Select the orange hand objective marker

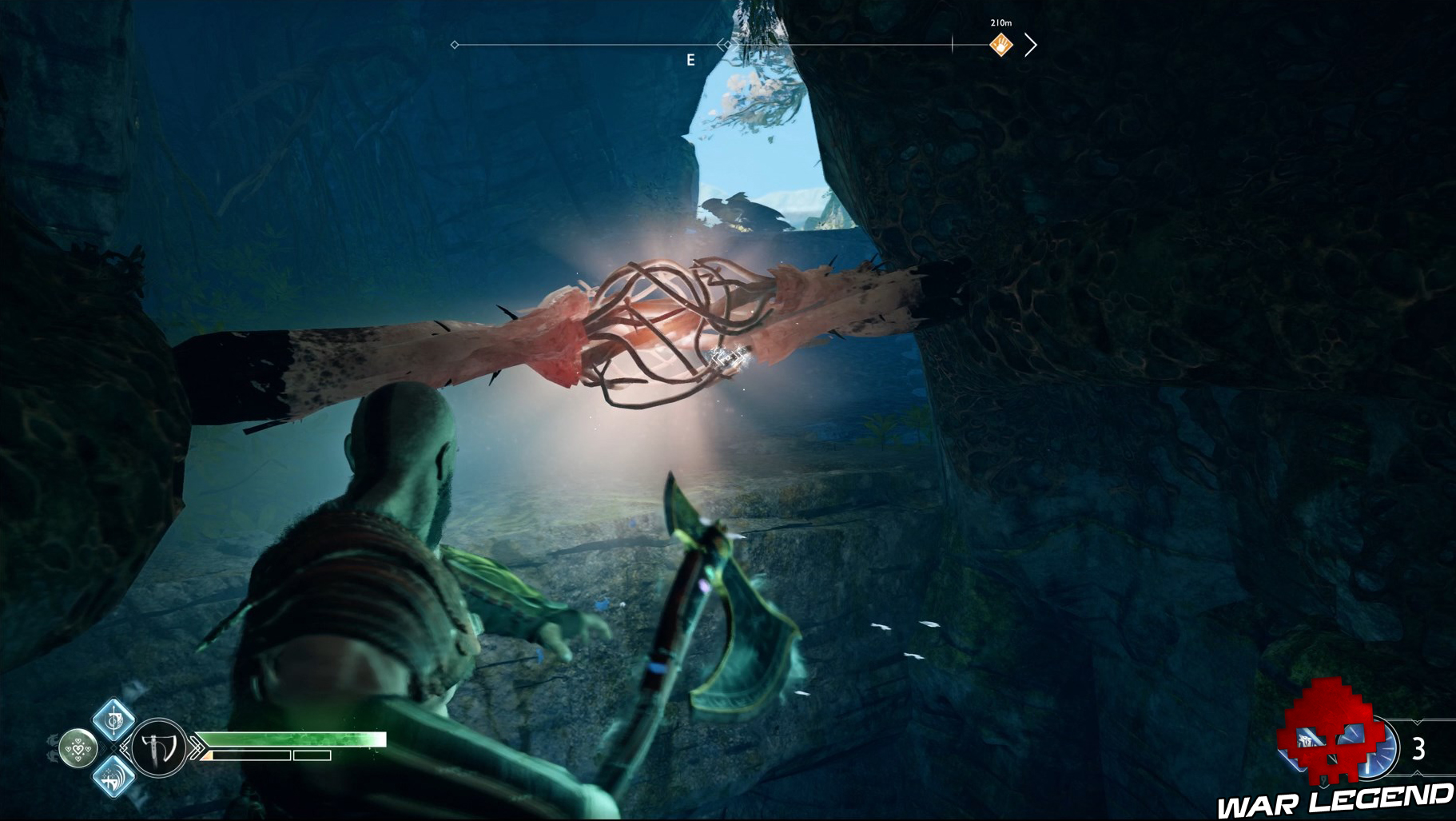[x=1001, y=46]
